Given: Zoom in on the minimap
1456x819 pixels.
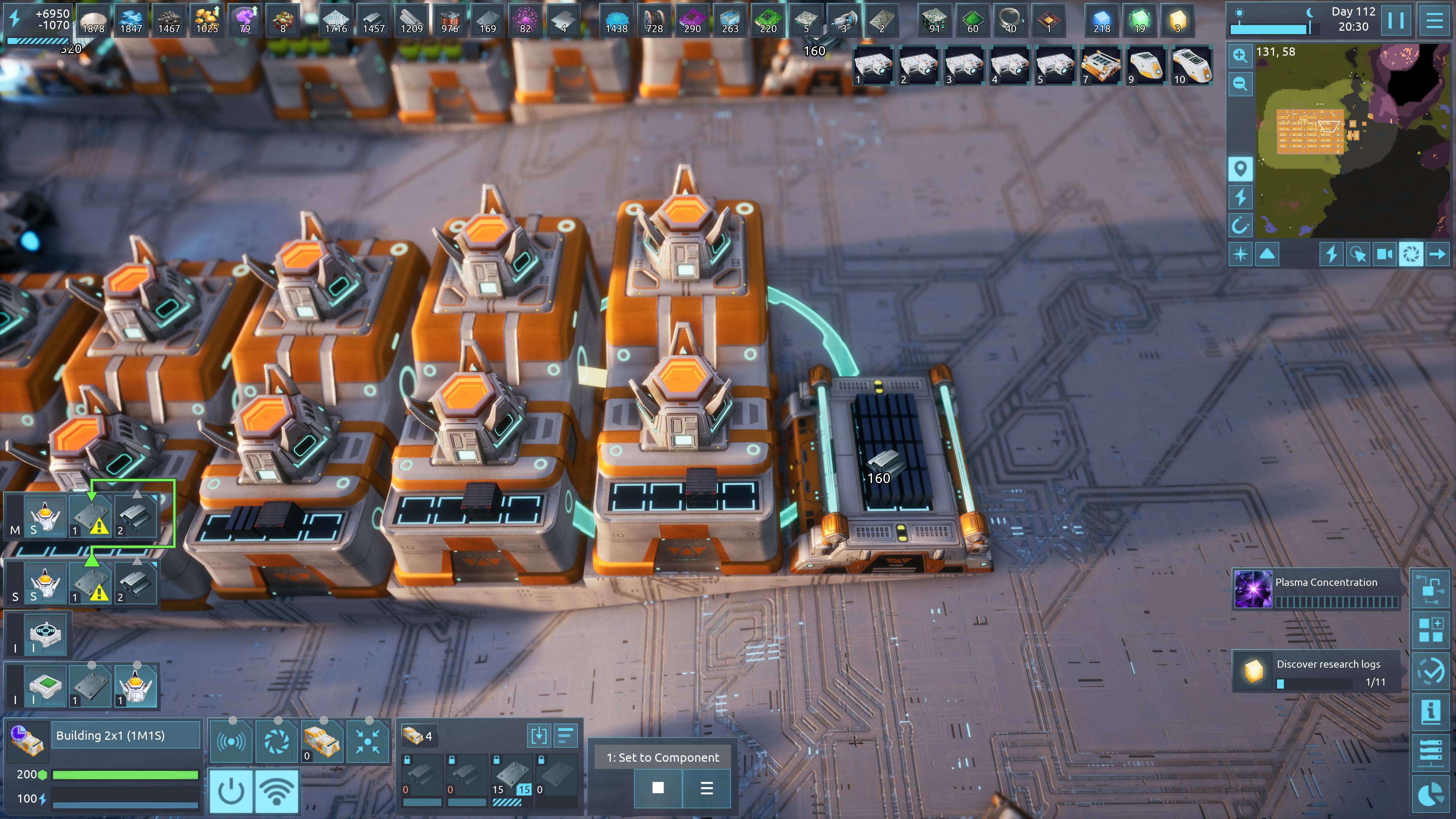Looking at the screenshot, I should click(x=1240, y=55).
